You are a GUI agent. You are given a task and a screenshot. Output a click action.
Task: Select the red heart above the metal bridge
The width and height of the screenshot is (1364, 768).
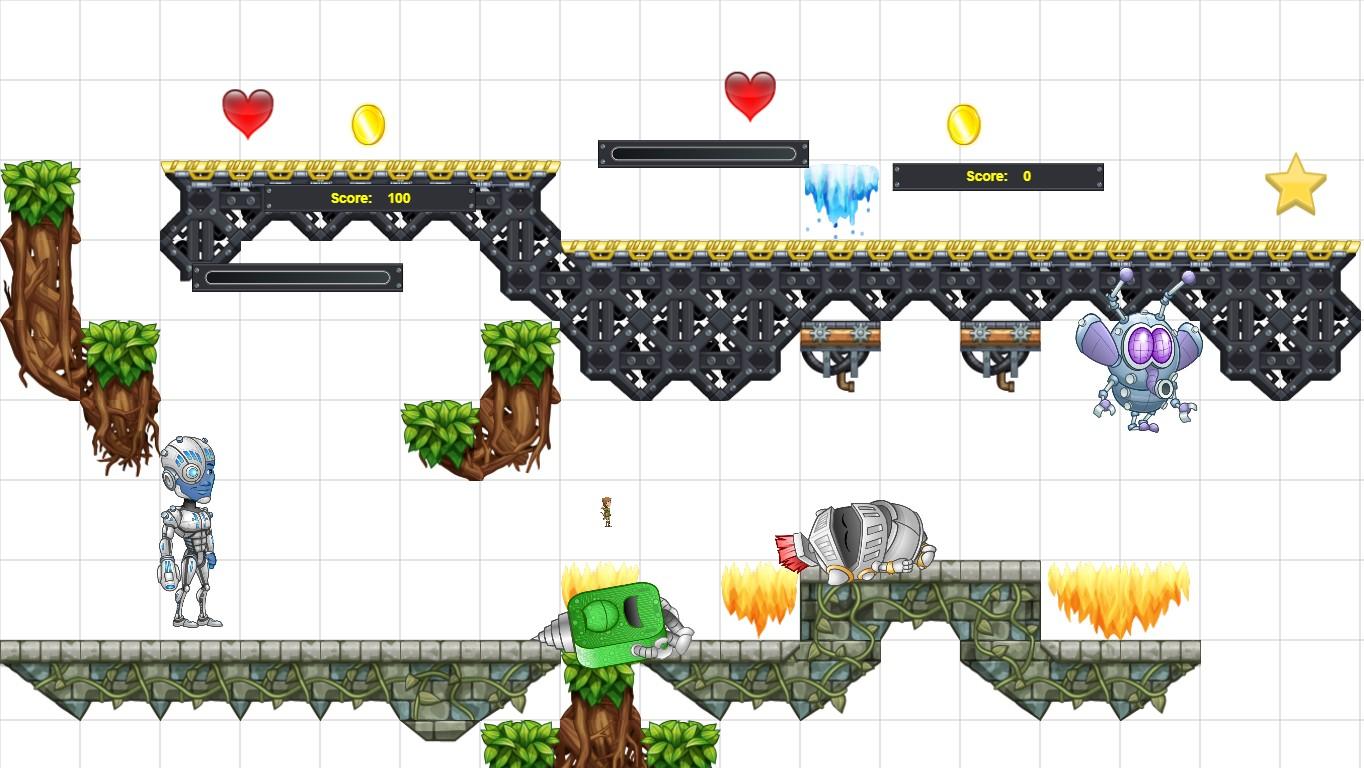click(x=749, y=95)
